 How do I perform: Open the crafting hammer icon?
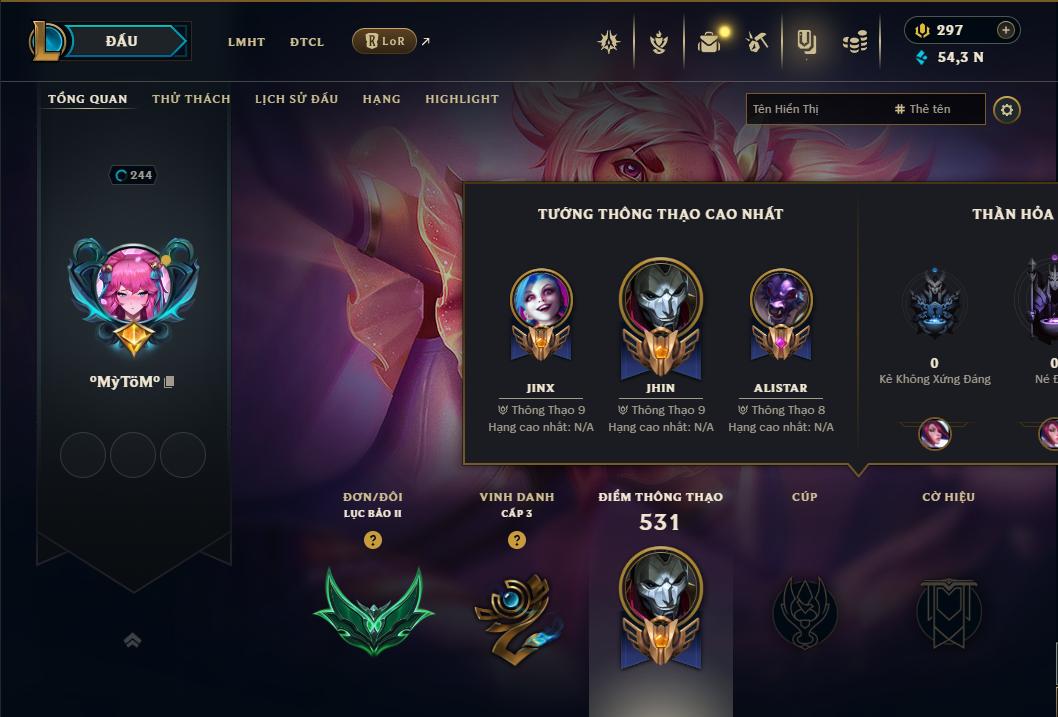[x=757, y=42]
